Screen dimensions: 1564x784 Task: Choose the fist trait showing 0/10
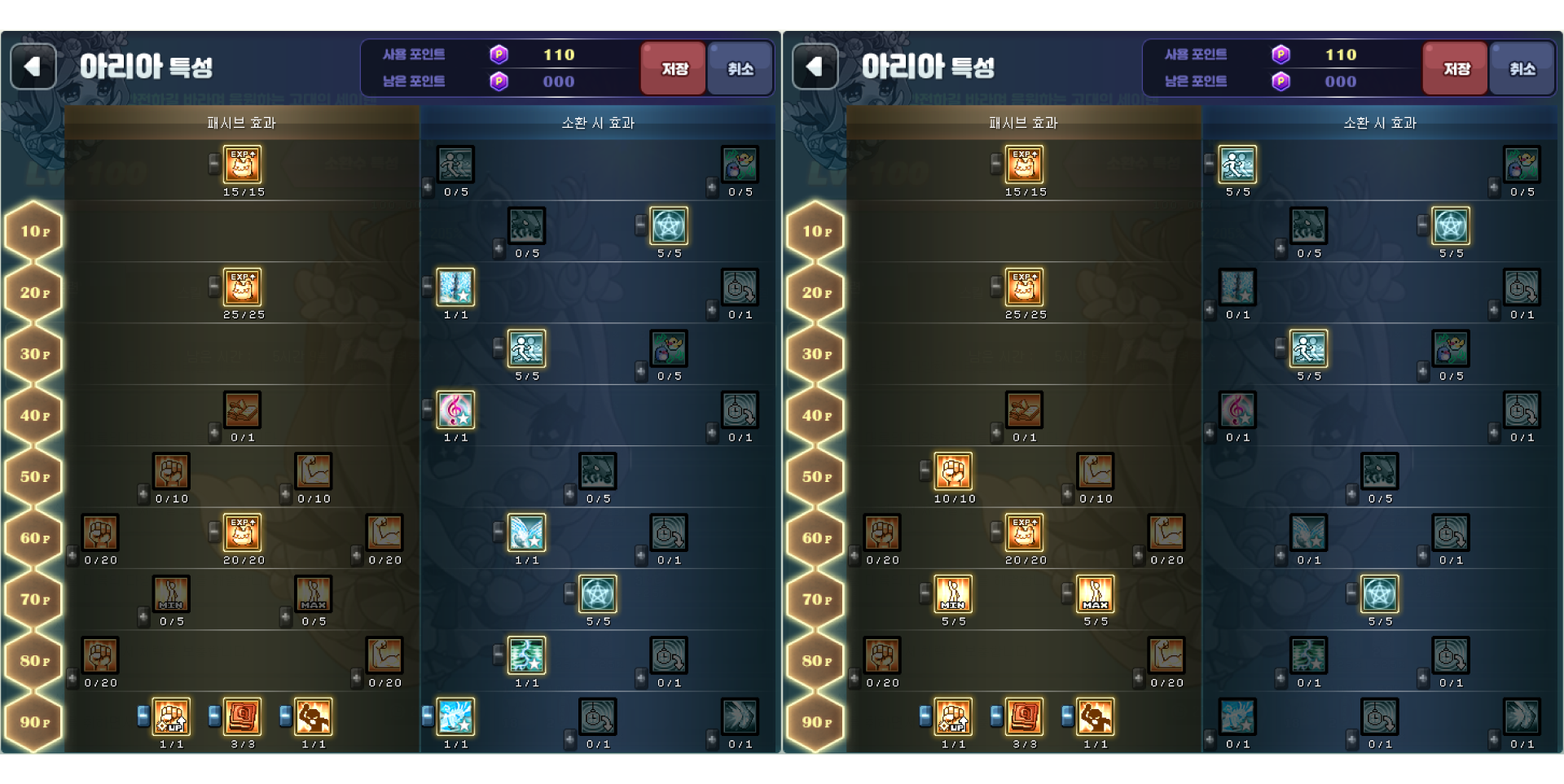[x=171, y=471]
